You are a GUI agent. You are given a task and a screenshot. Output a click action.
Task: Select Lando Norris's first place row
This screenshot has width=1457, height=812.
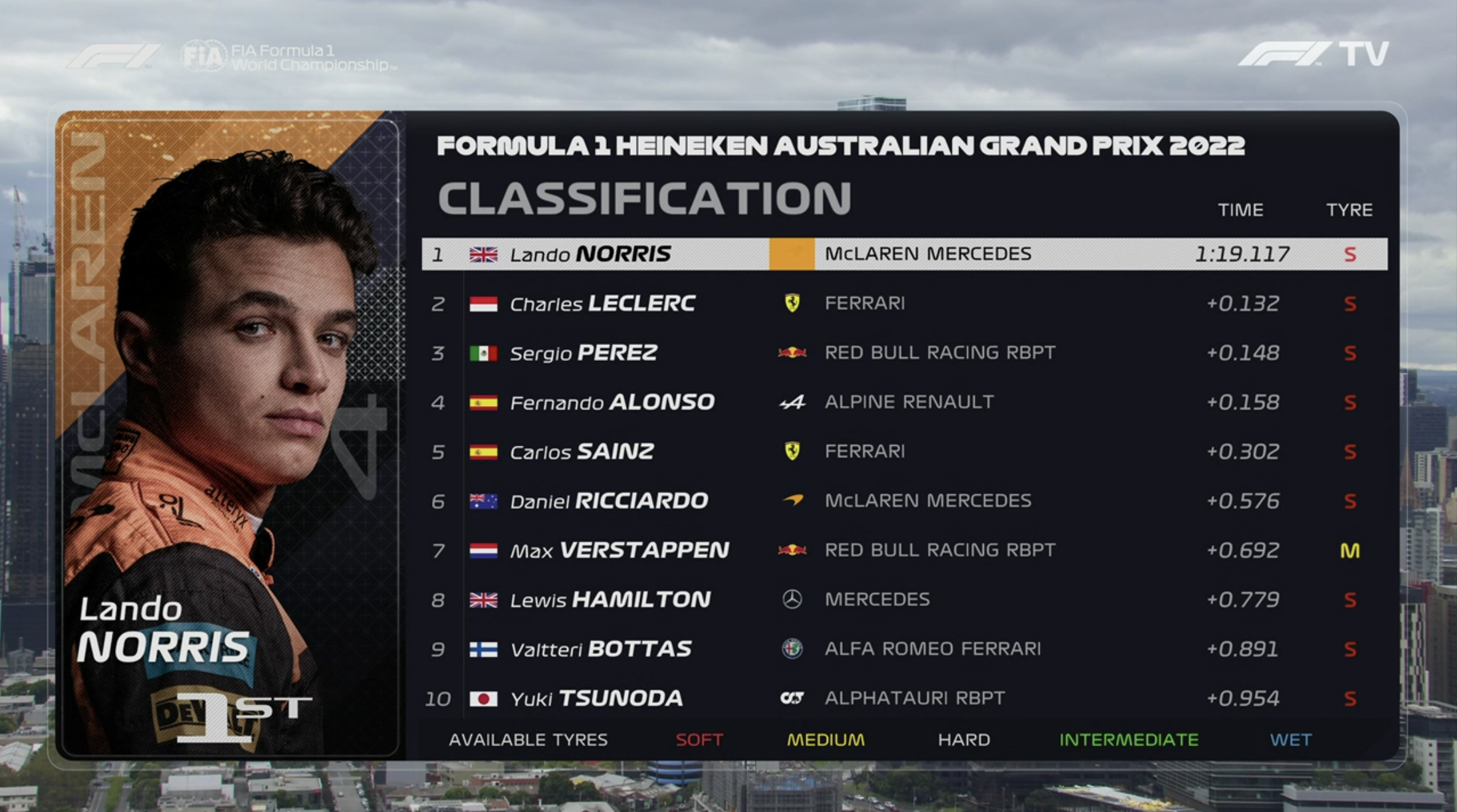pyautogui.click(x=904, y=254)
